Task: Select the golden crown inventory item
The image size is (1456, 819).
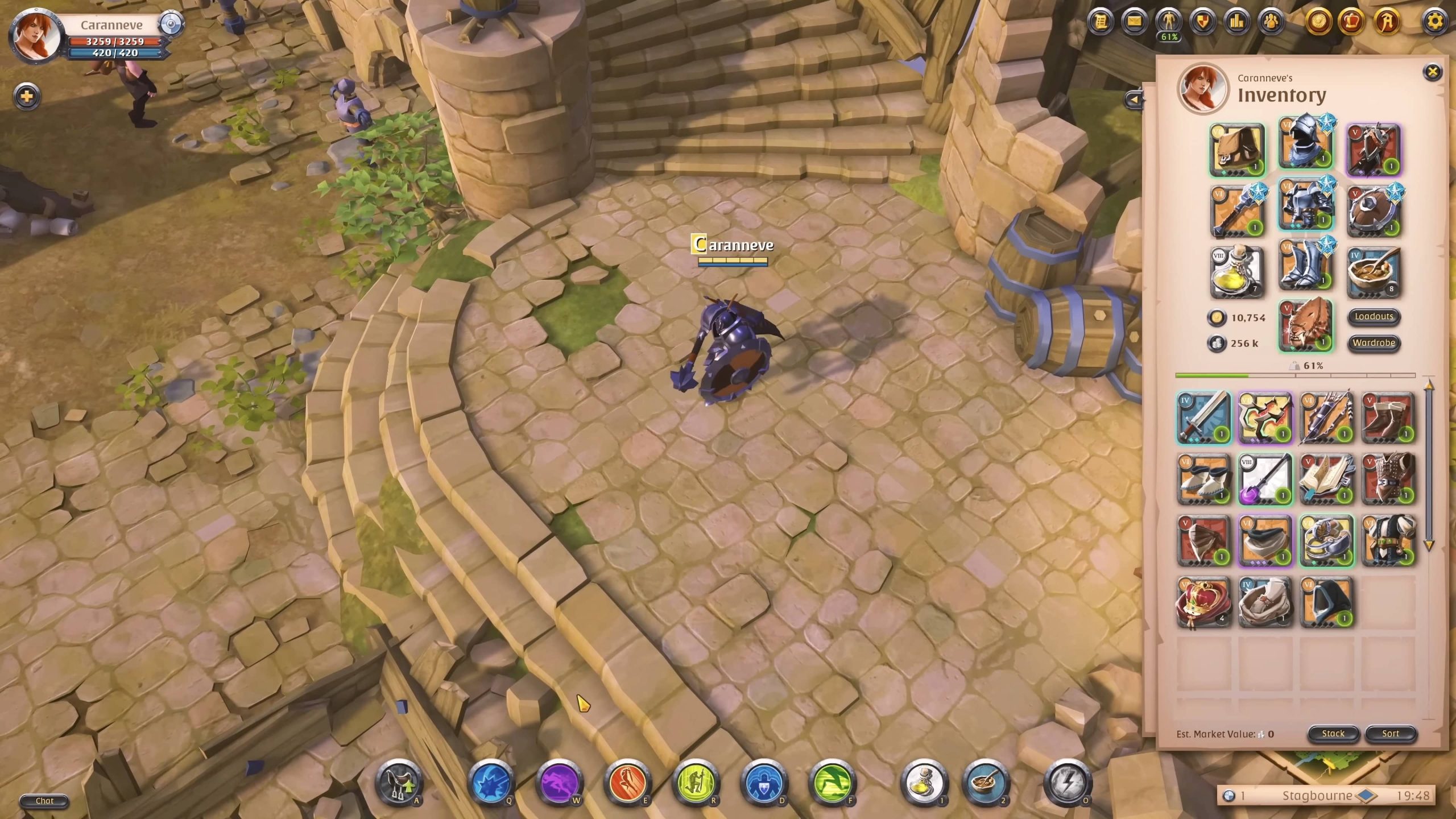Action: pyautogui.click(x=1203, y=602)
